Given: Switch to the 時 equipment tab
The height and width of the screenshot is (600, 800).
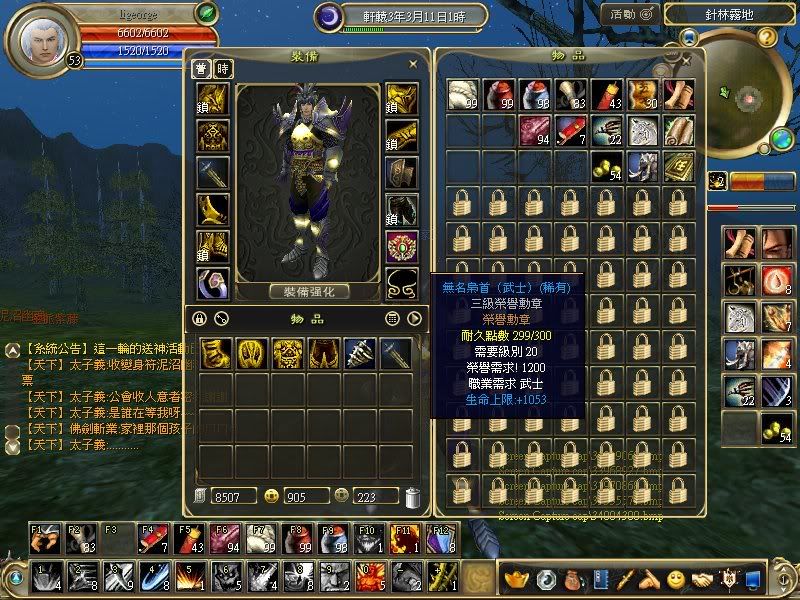Looking at the screenshot, I should pyautogui.click(x=222, y=69).
